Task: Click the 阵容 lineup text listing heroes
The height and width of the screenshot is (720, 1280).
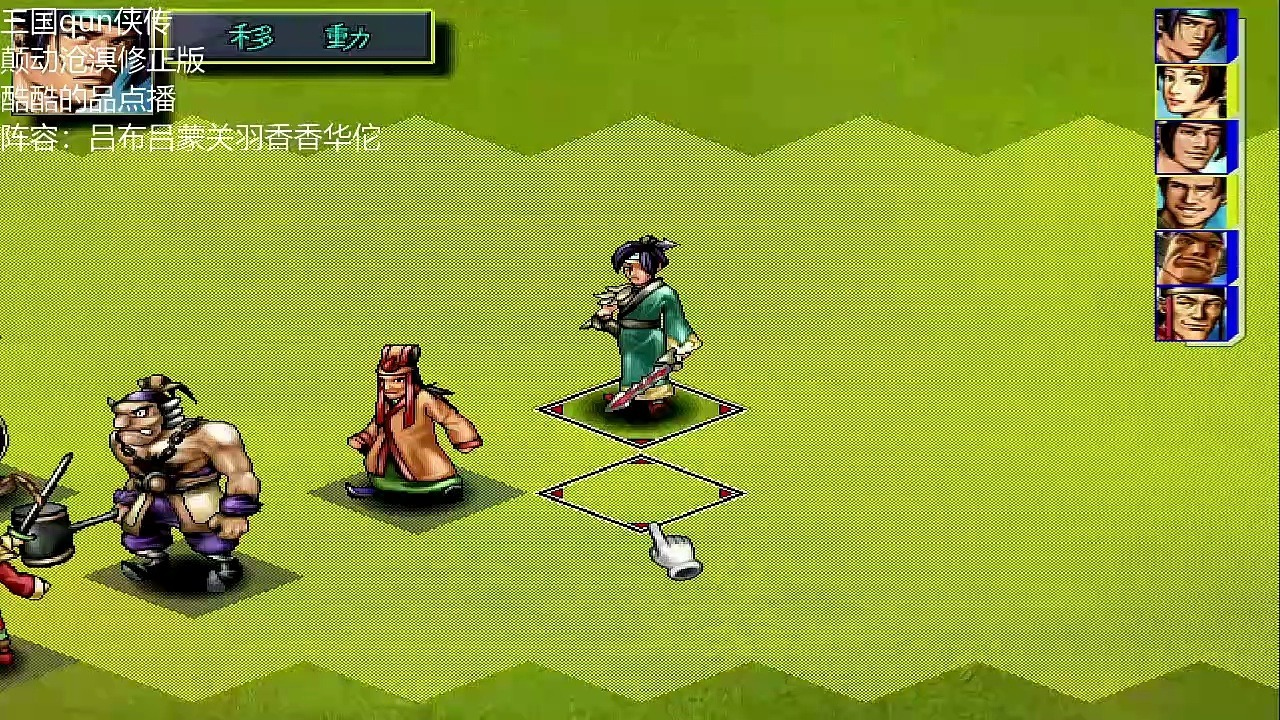Action: [190, 139]
